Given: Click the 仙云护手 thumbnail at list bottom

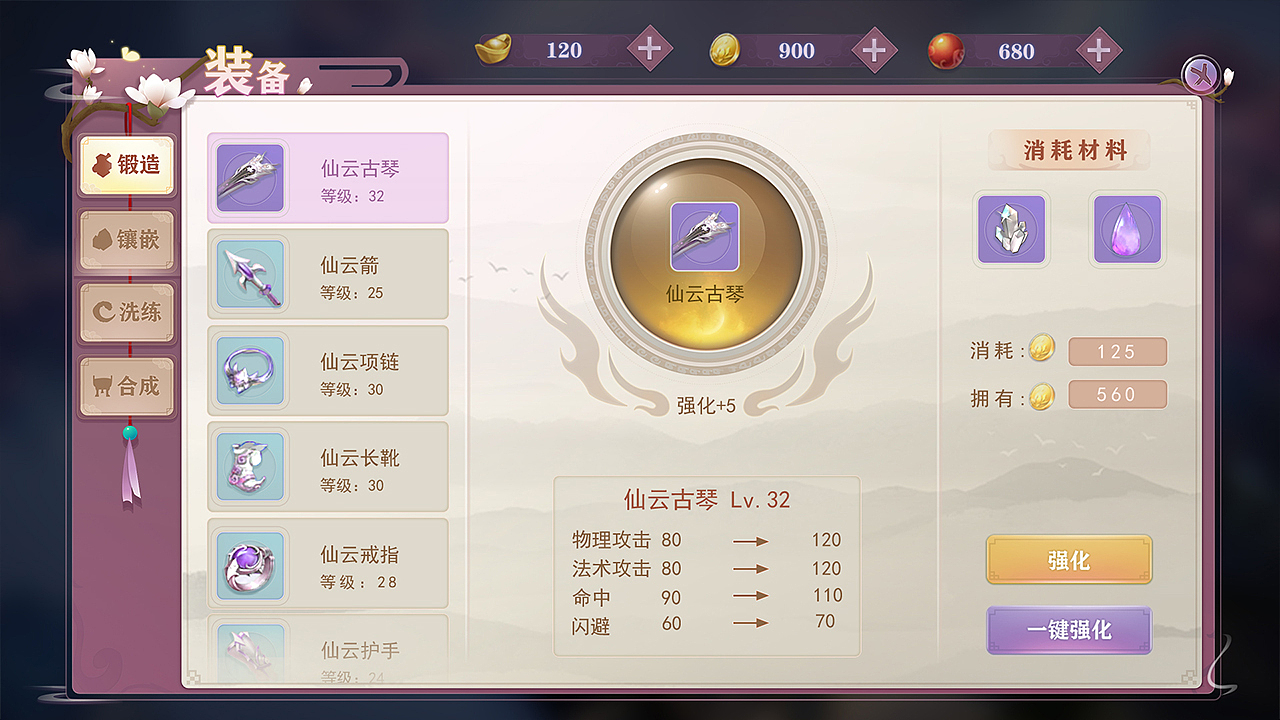Looking at the screenshot, I should [250, 650].
